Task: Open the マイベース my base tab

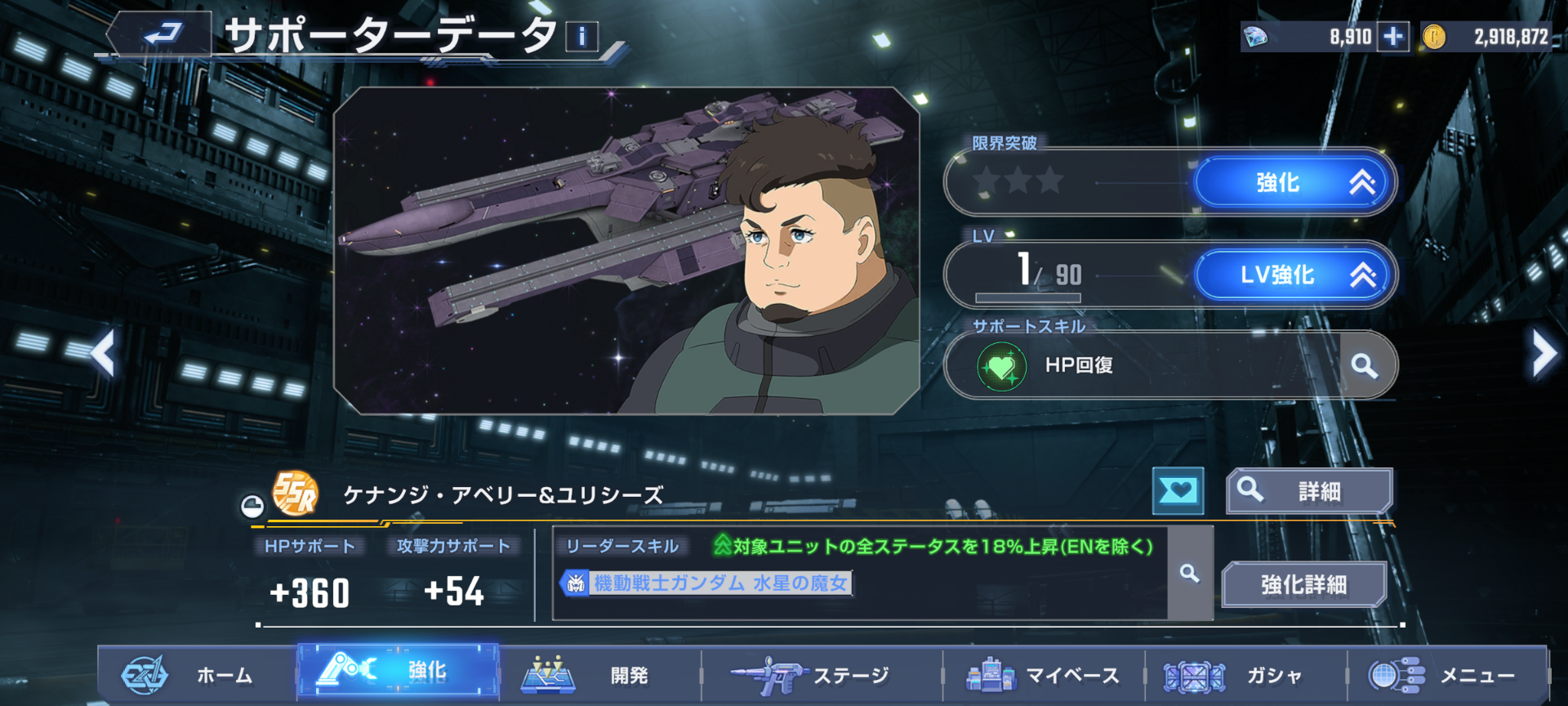Action: pos(1044,675)
